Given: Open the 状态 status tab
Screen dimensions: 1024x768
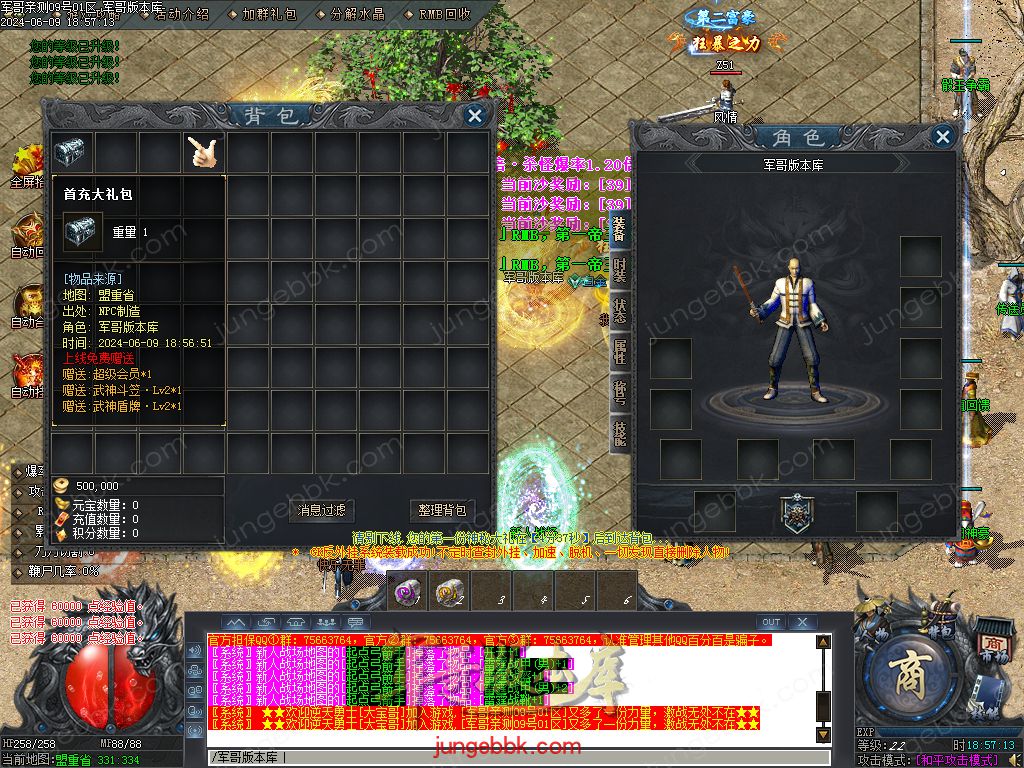Looking at the screenshot, I should coord(620,311).
